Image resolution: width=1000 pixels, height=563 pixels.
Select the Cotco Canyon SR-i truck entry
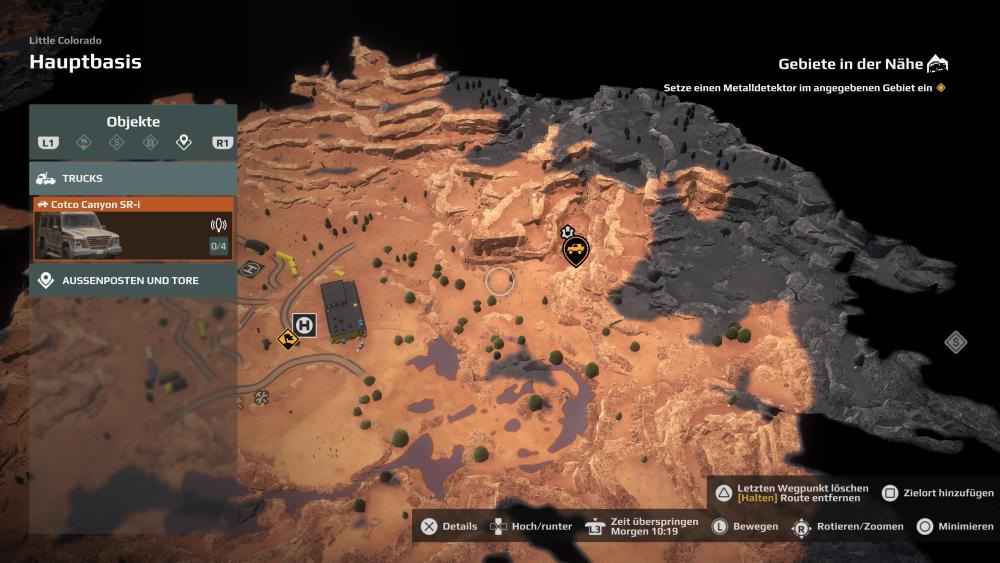tap(133, 228)
